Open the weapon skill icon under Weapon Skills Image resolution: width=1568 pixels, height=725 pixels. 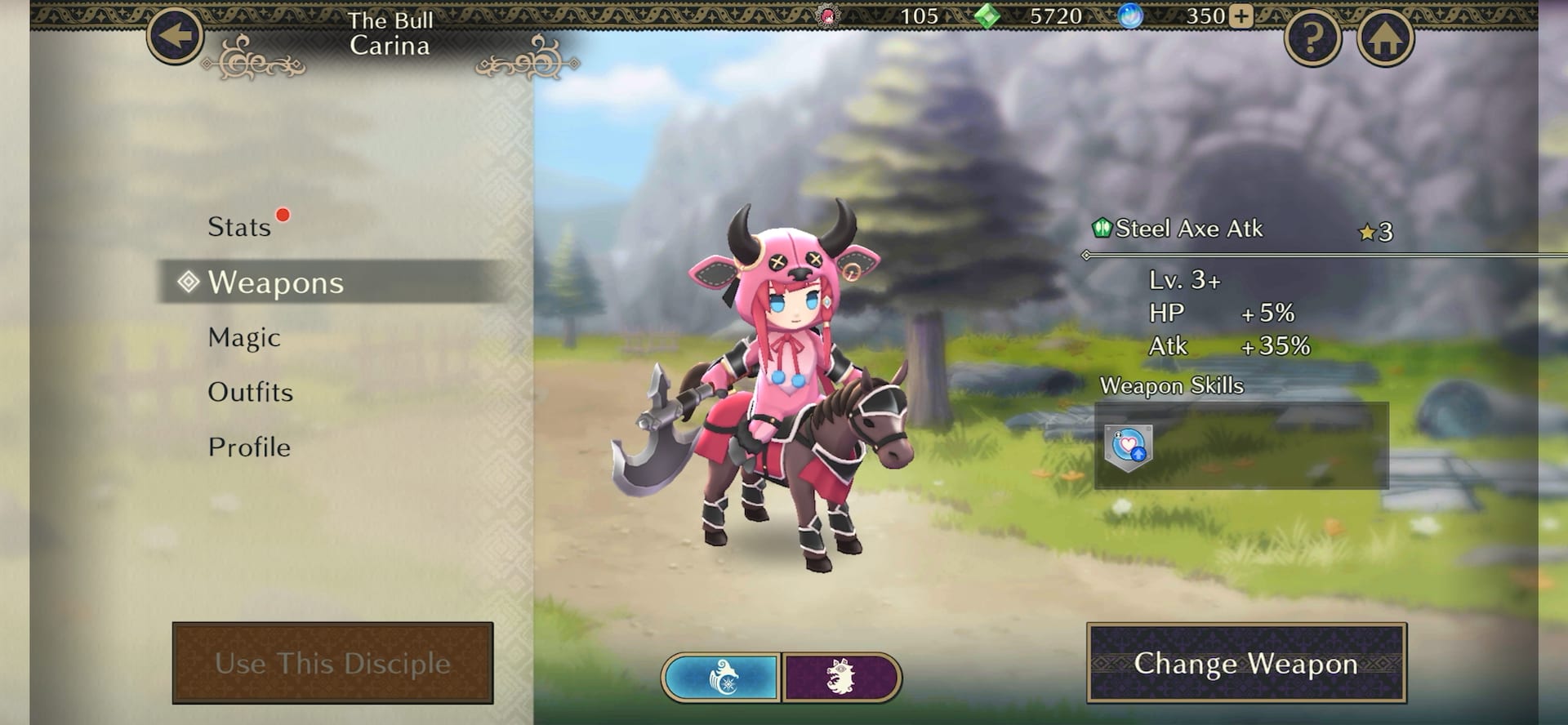pos(1131,448)
